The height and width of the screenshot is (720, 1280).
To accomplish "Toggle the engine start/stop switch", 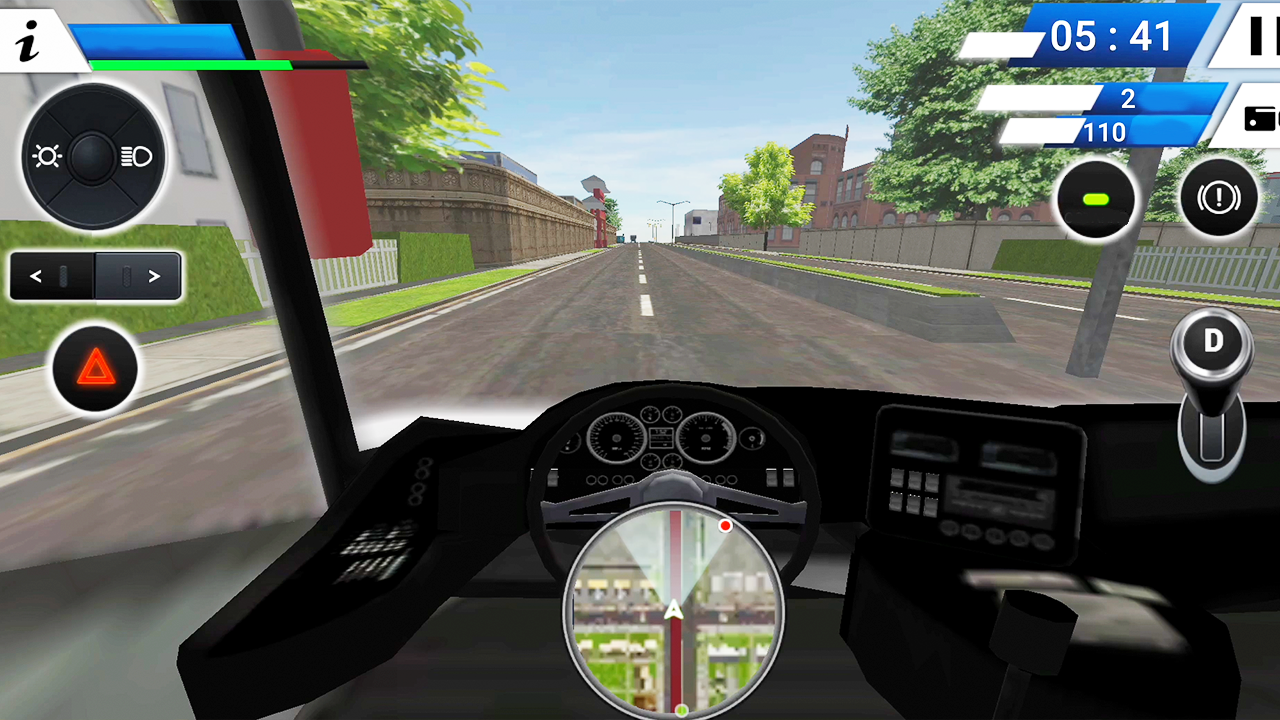I will pyautogui.click(x=1096, y=199).
